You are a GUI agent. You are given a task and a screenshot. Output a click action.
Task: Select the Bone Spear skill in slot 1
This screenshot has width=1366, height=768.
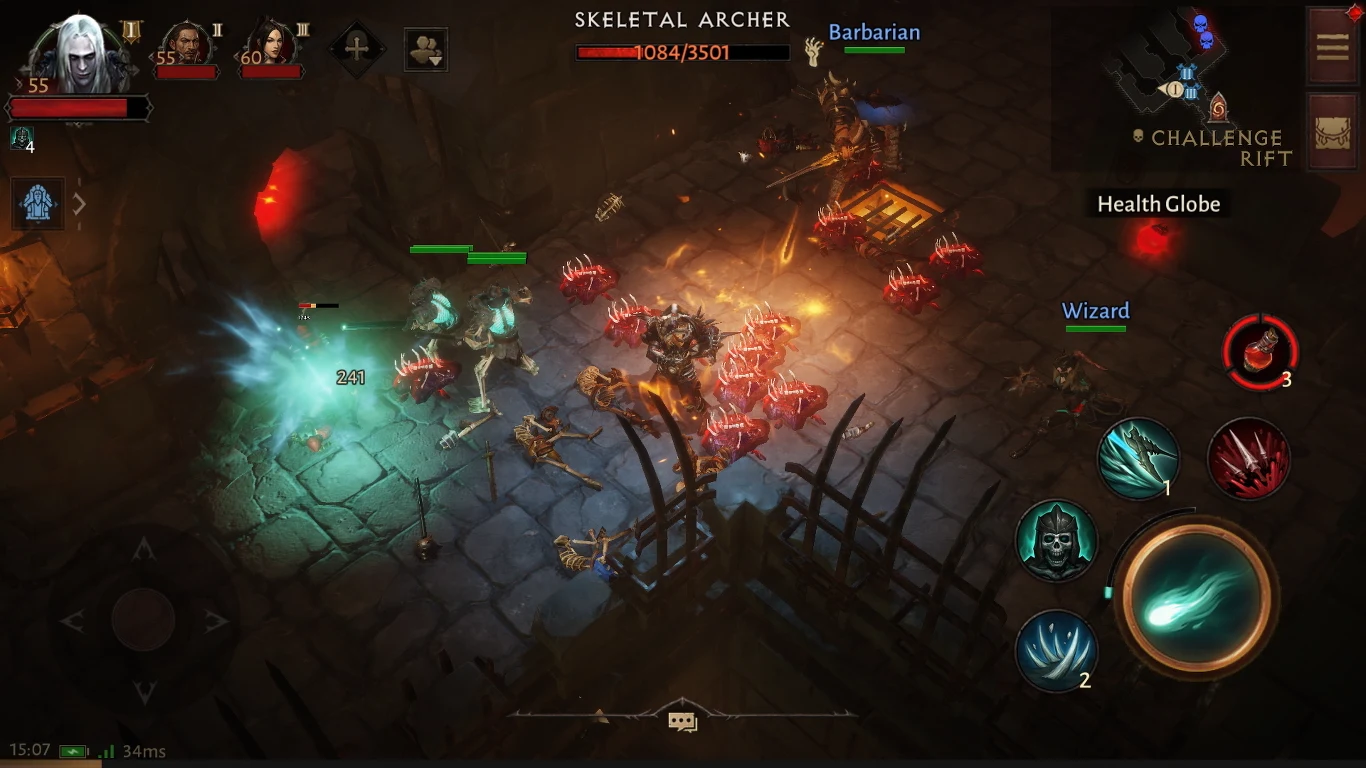point(1139,458)
